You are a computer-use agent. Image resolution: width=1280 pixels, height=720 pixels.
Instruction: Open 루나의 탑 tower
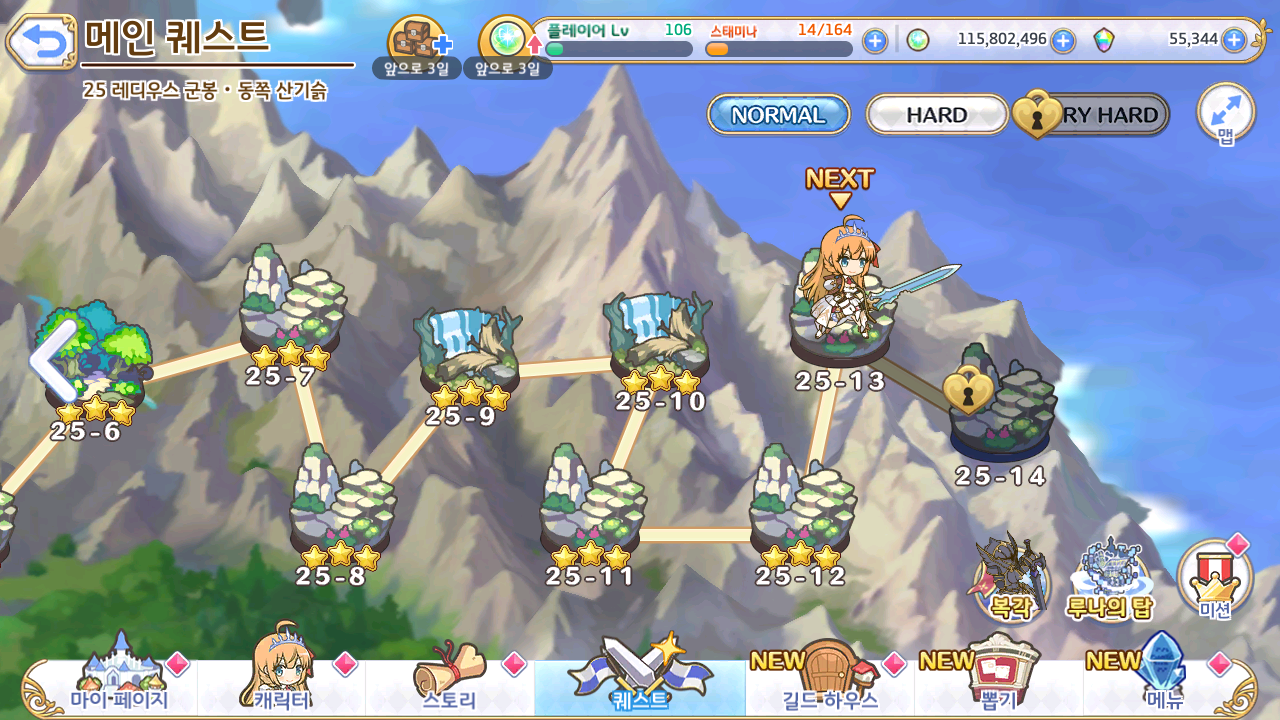[x=1110, y=580]
